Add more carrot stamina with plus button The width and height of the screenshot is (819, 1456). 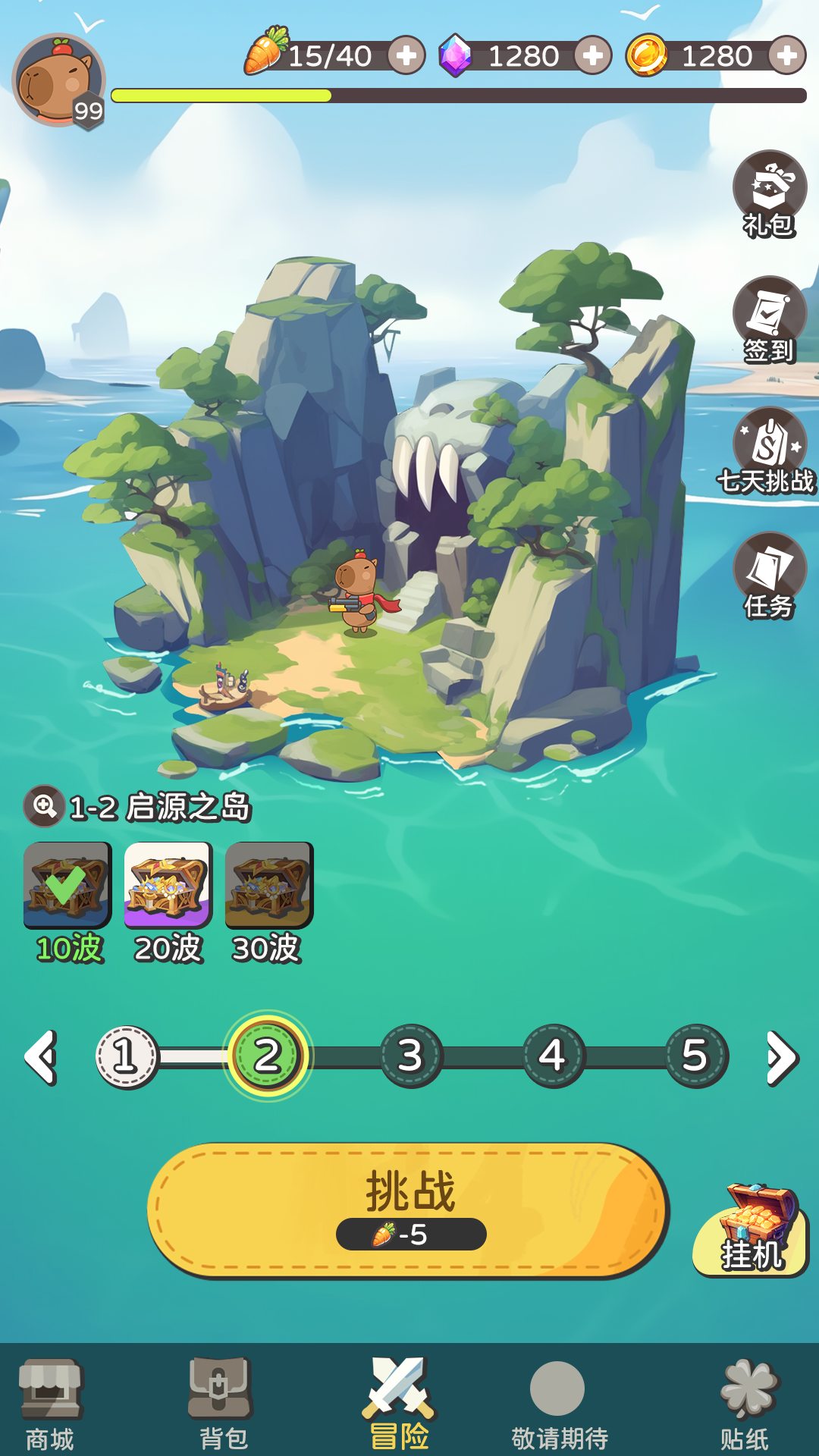pos(406,55)
